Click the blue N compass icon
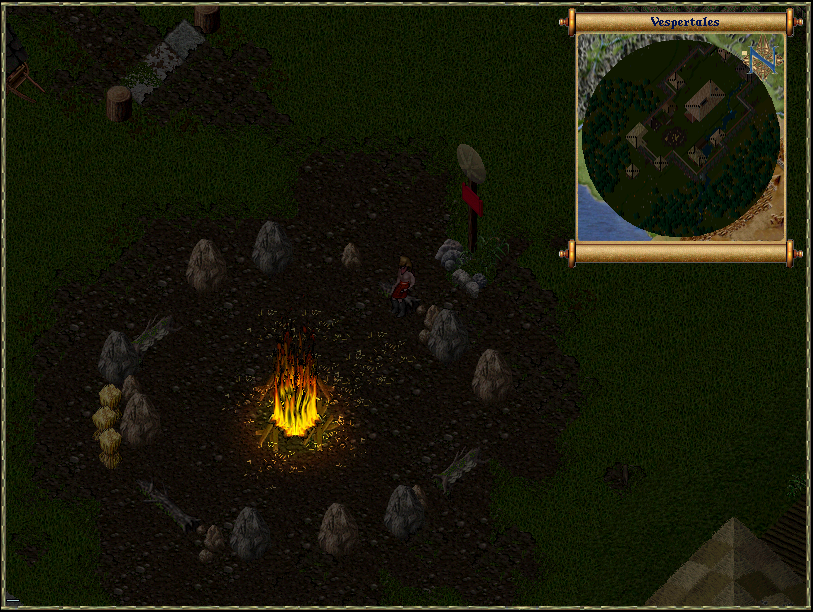Viewport: 813px width, 612px height. point(762,61)
